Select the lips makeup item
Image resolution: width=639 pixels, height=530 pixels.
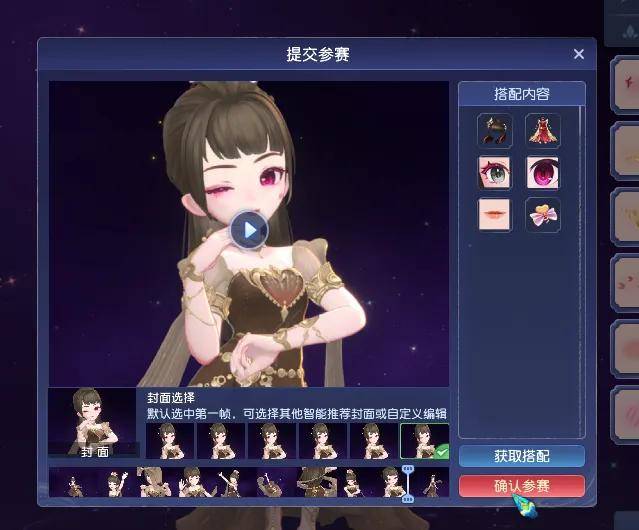(494, 215)
